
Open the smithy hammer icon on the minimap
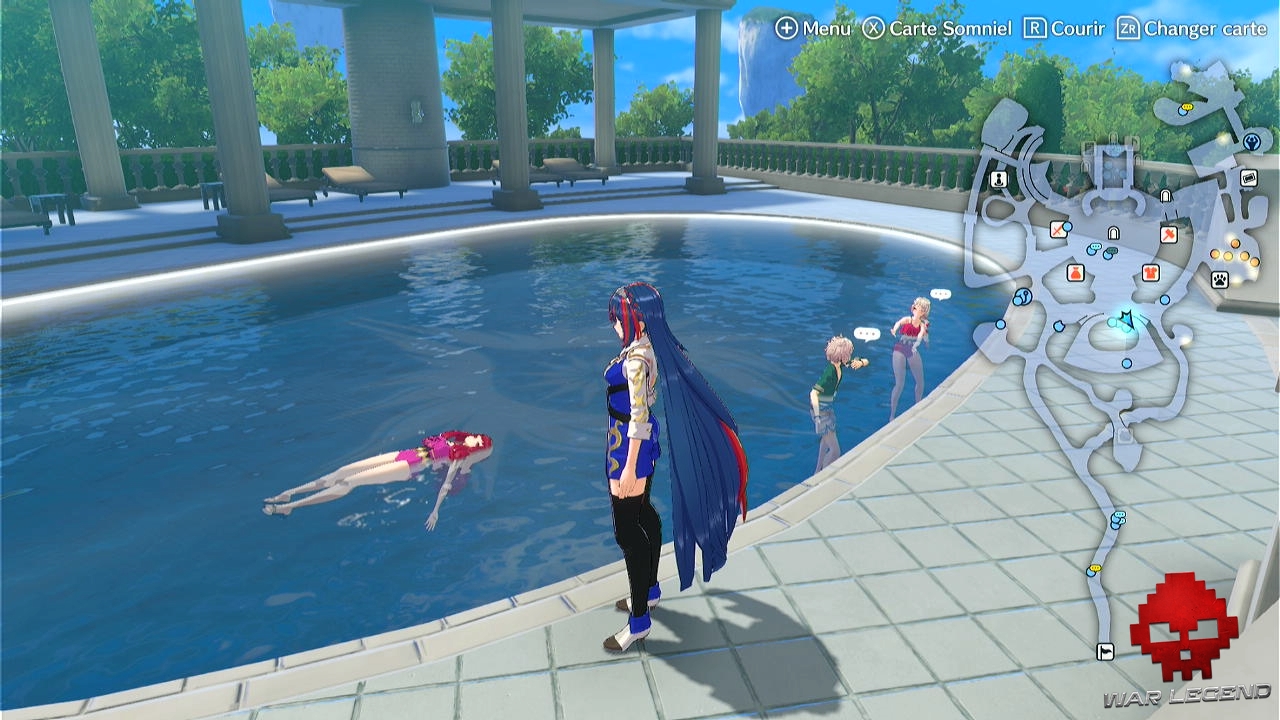coord(1170,235)
